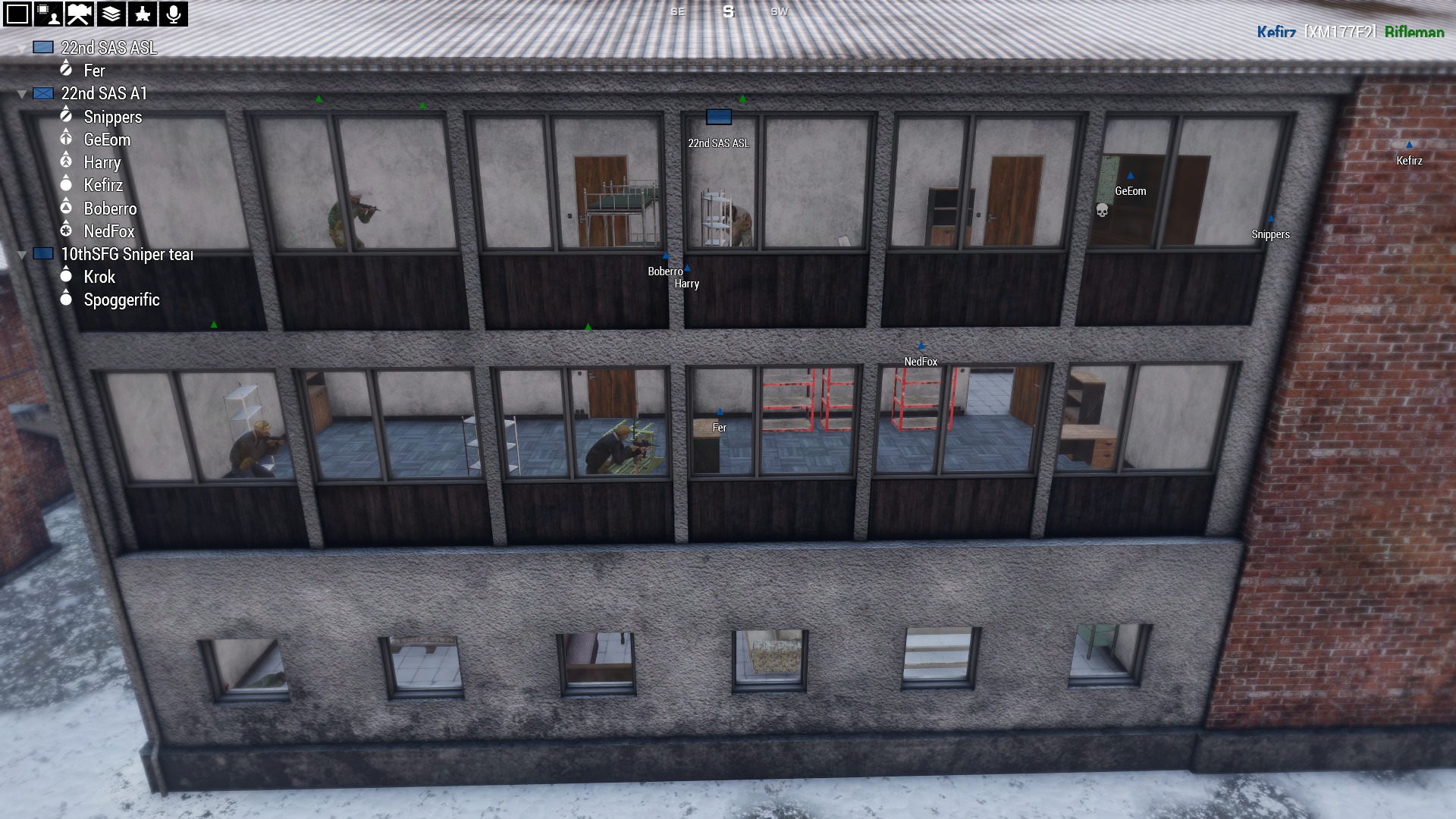Select Kefirz in the unit list
The width and height of the screenshot is (1456, 819).
(x=103, y=185)
